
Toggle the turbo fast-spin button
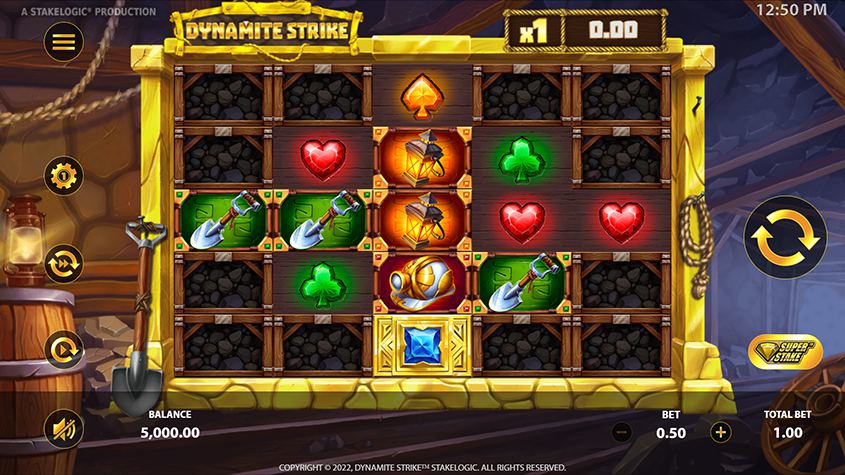[64, 263]
